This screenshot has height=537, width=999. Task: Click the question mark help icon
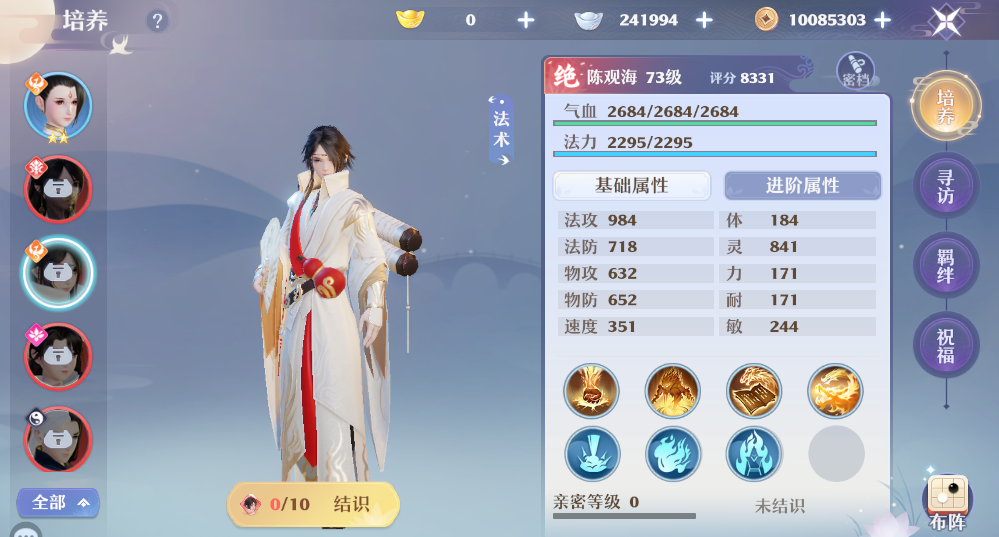click(x=157, y=20)
